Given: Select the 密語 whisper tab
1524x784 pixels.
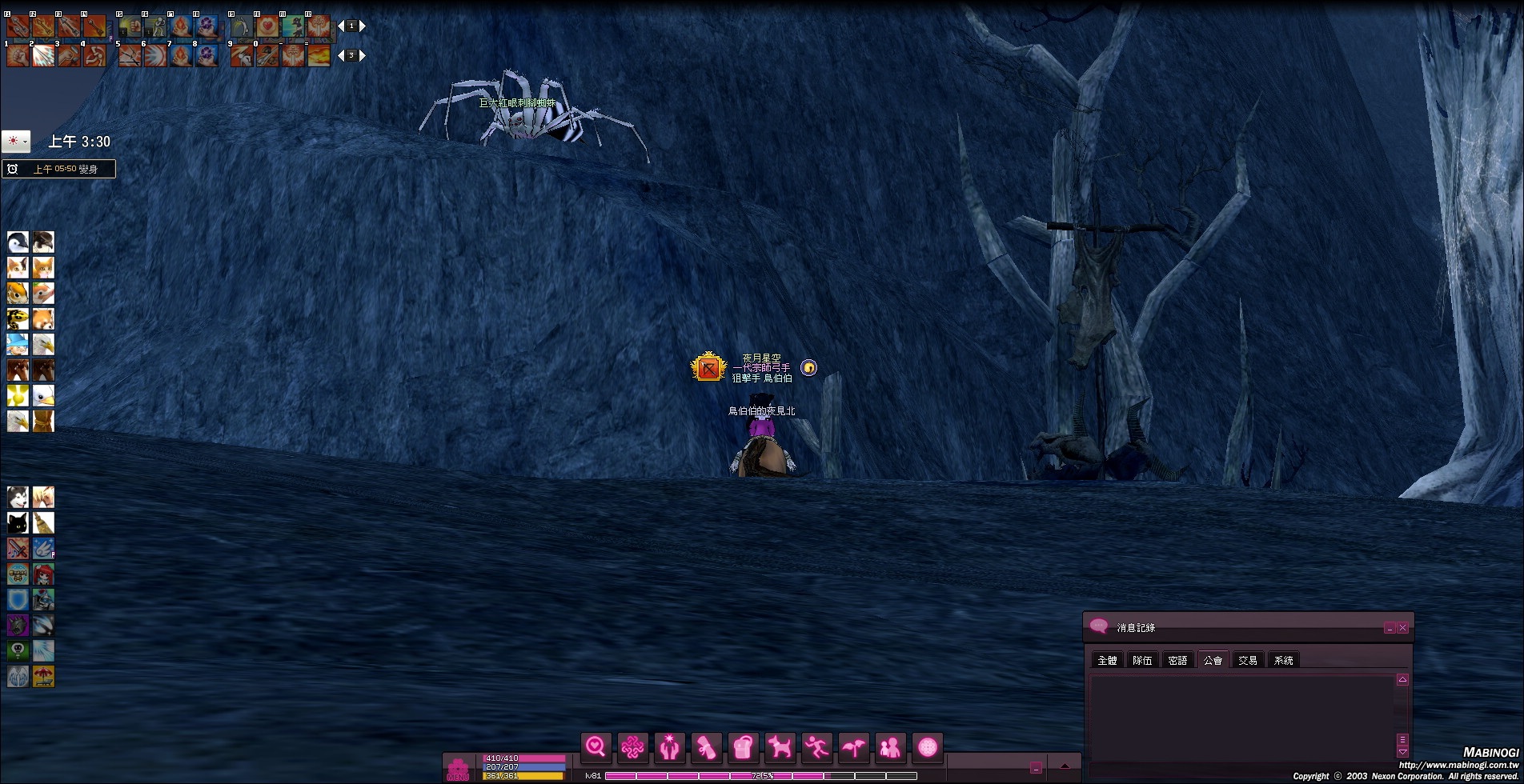Looking at the screenshot, I should pyautogui.click(x=1177, y=660).
